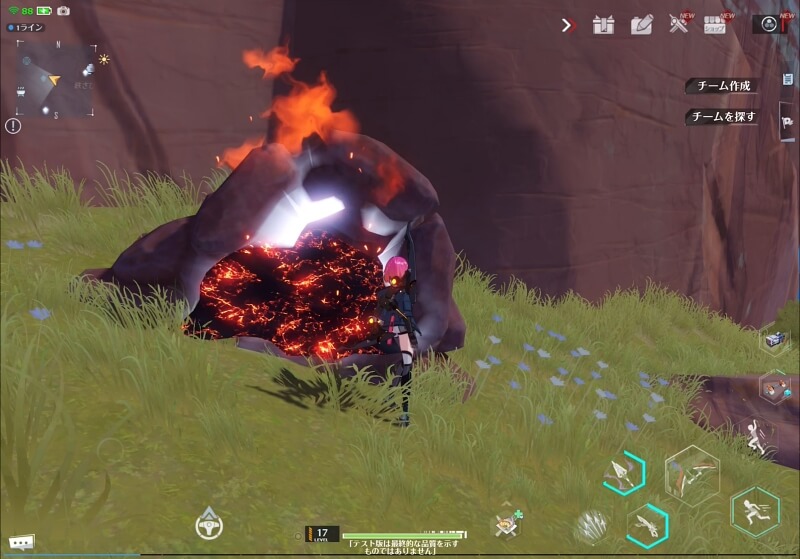The height and width of the screenshot is (559, 800).
Task: Tap the jump button
Action: point(755,437)
